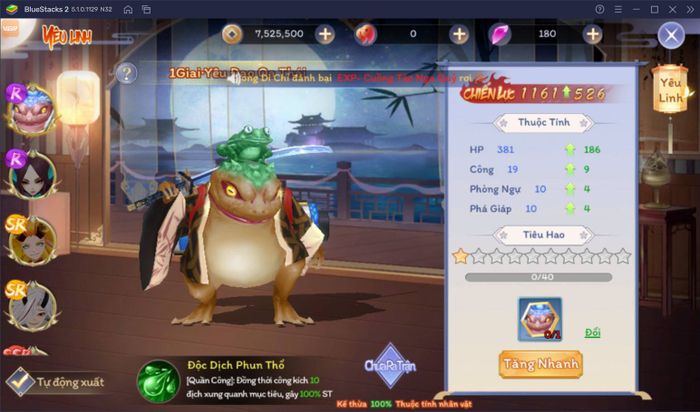700x412 pixels.
Task: Open the question mark help icon
Action: [x=126, y=73]
